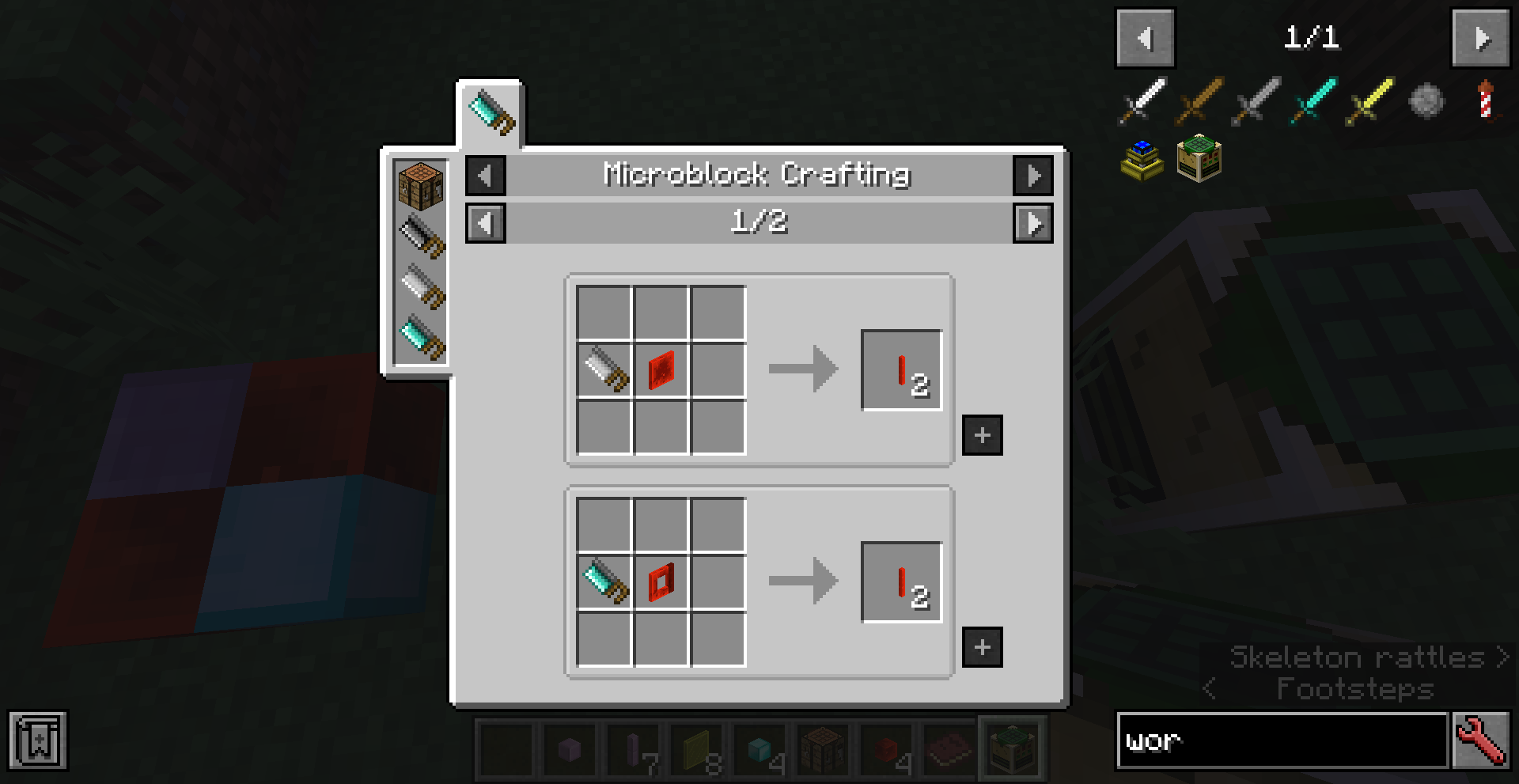Click the Microblock Crafting title bar
The image size is (1519, 784).
[757, 175]
